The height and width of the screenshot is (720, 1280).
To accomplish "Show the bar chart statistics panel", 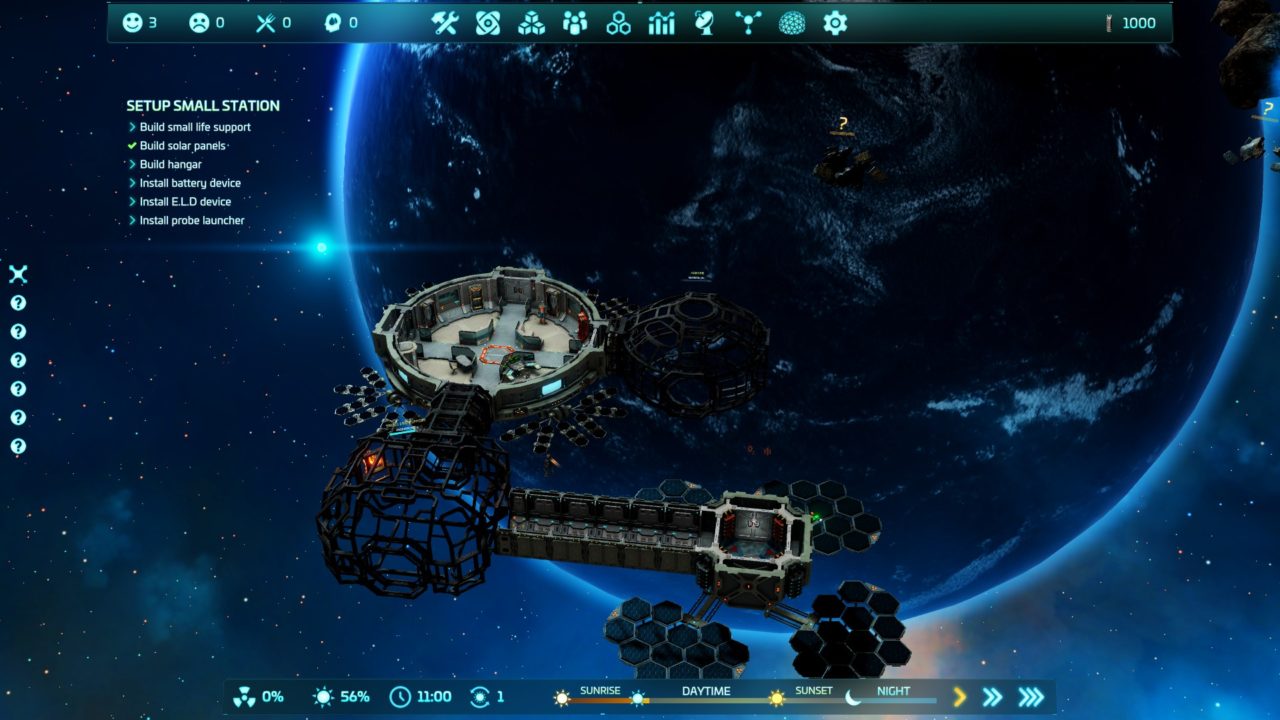I will (x=662, y=23).
